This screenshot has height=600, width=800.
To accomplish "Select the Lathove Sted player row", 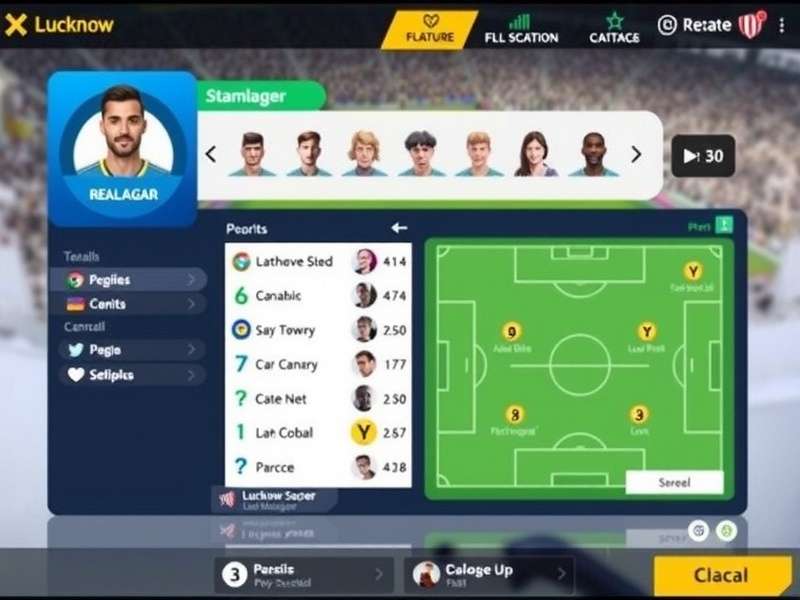I will tap(318, 262).
